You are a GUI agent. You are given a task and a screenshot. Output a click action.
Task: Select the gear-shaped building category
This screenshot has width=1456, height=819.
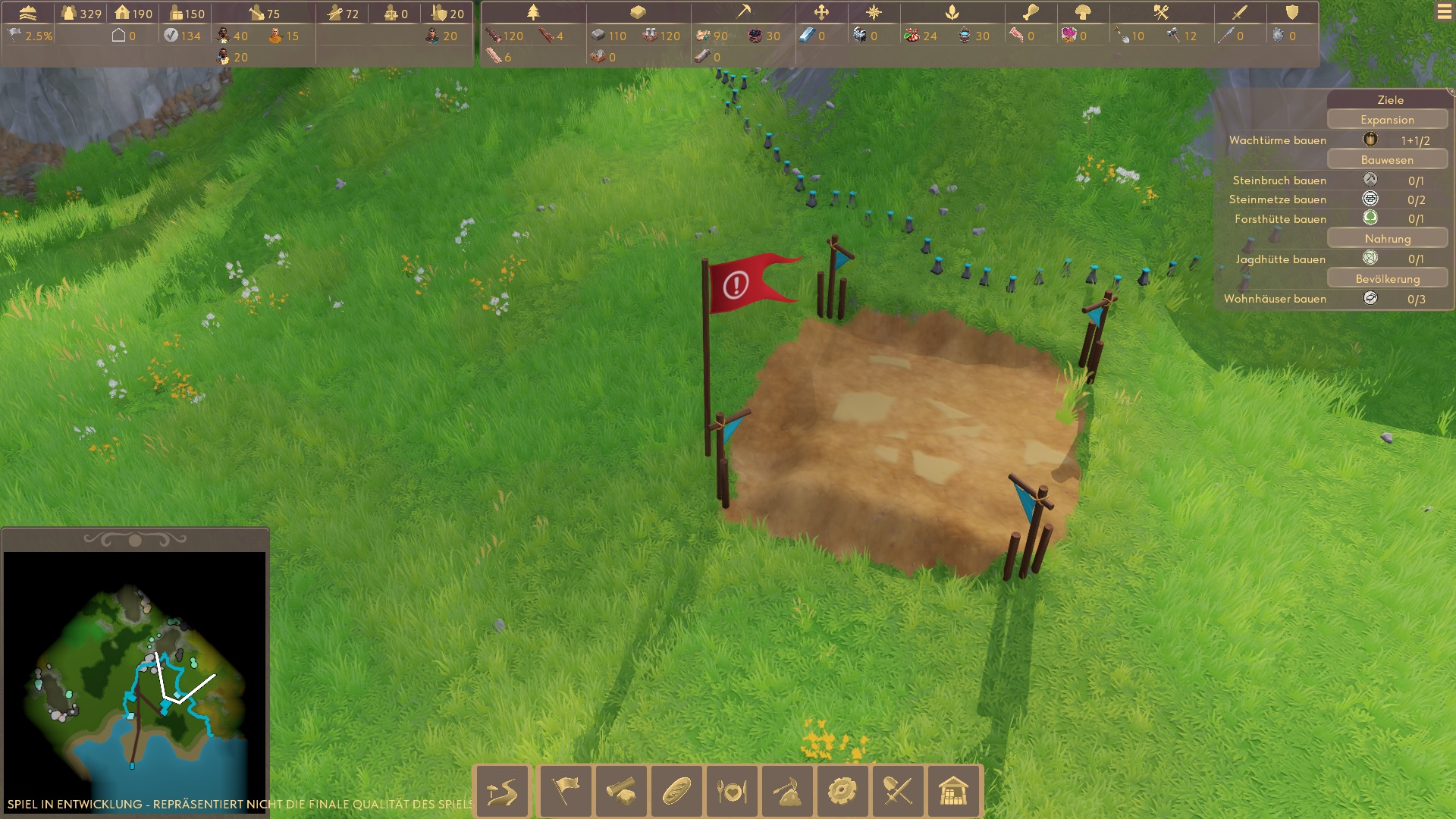(x=843, y=792)
